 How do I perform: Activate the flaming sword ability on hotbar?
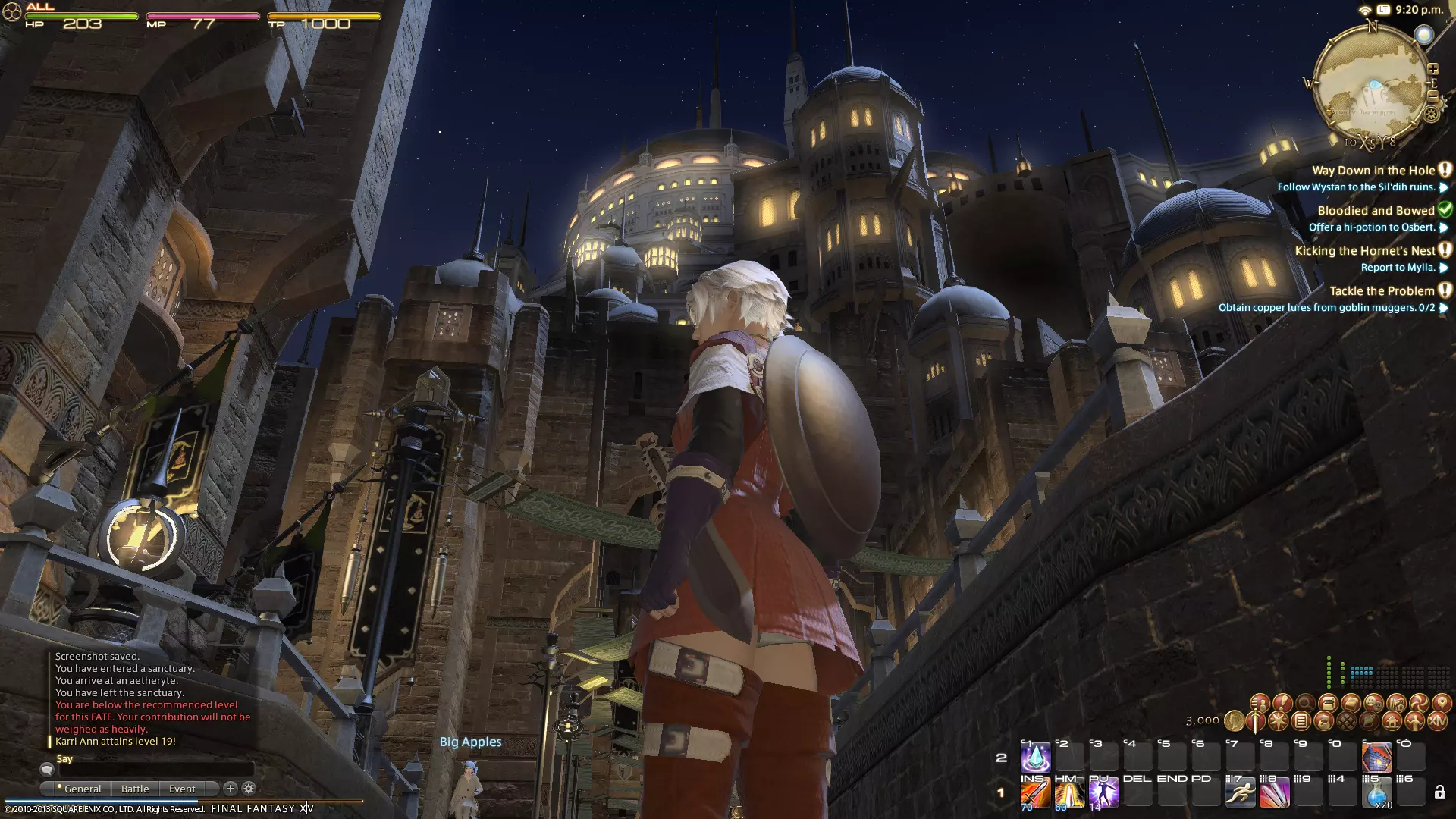1035,794
